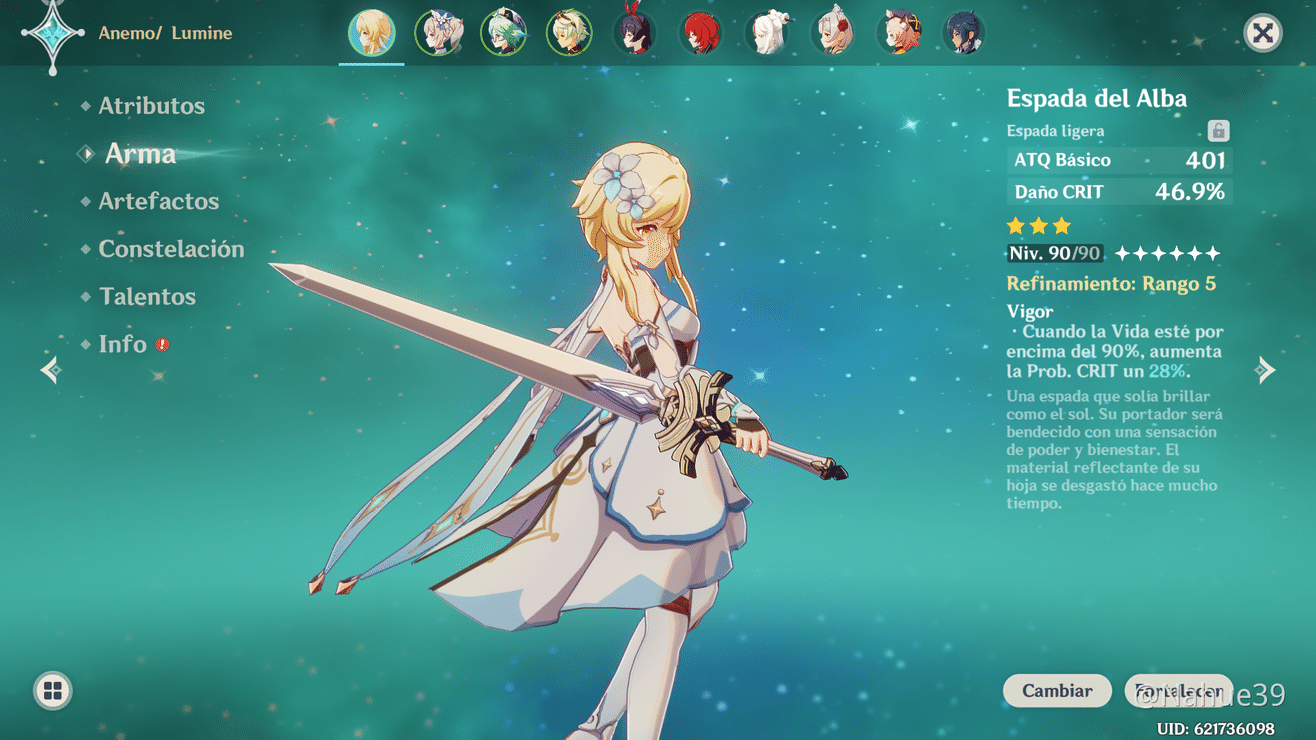Choose the Fortalecer button to enhance the weapon

[1178, 691]
